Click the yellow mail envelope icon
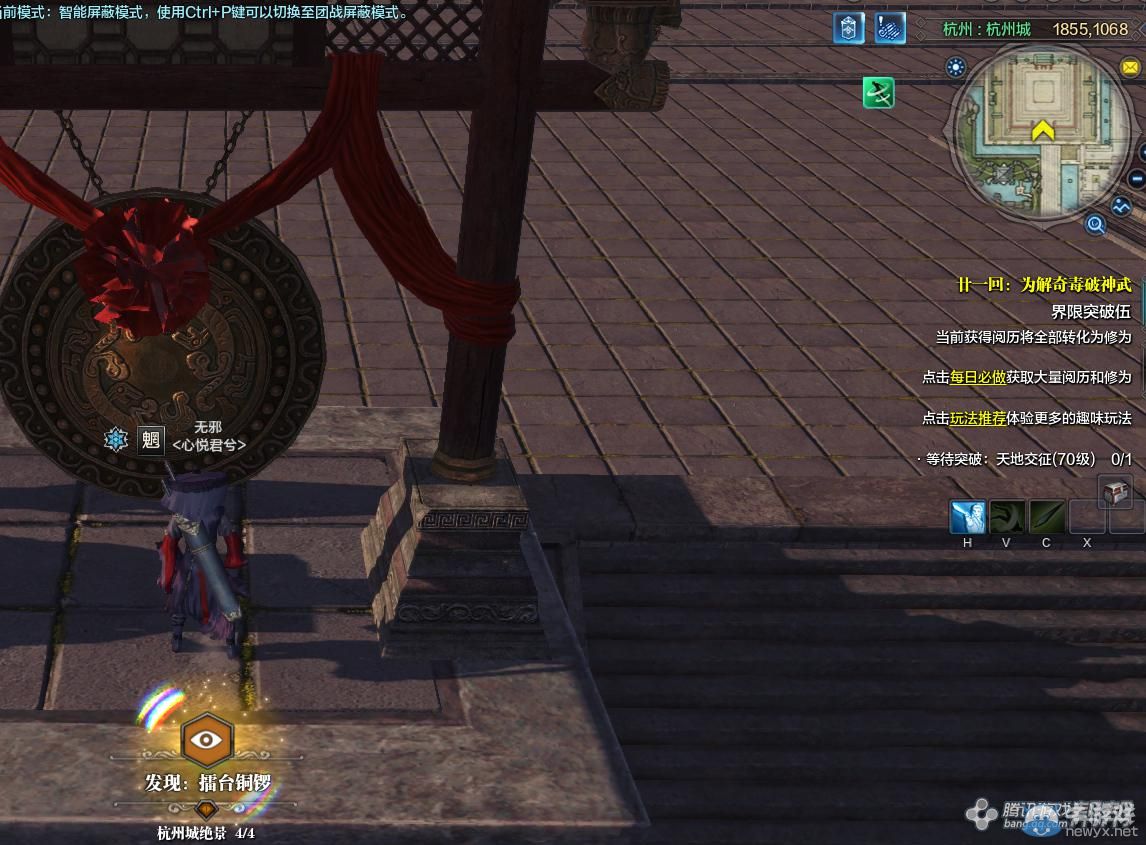The image size is (1146, 845). point(1132,67)
